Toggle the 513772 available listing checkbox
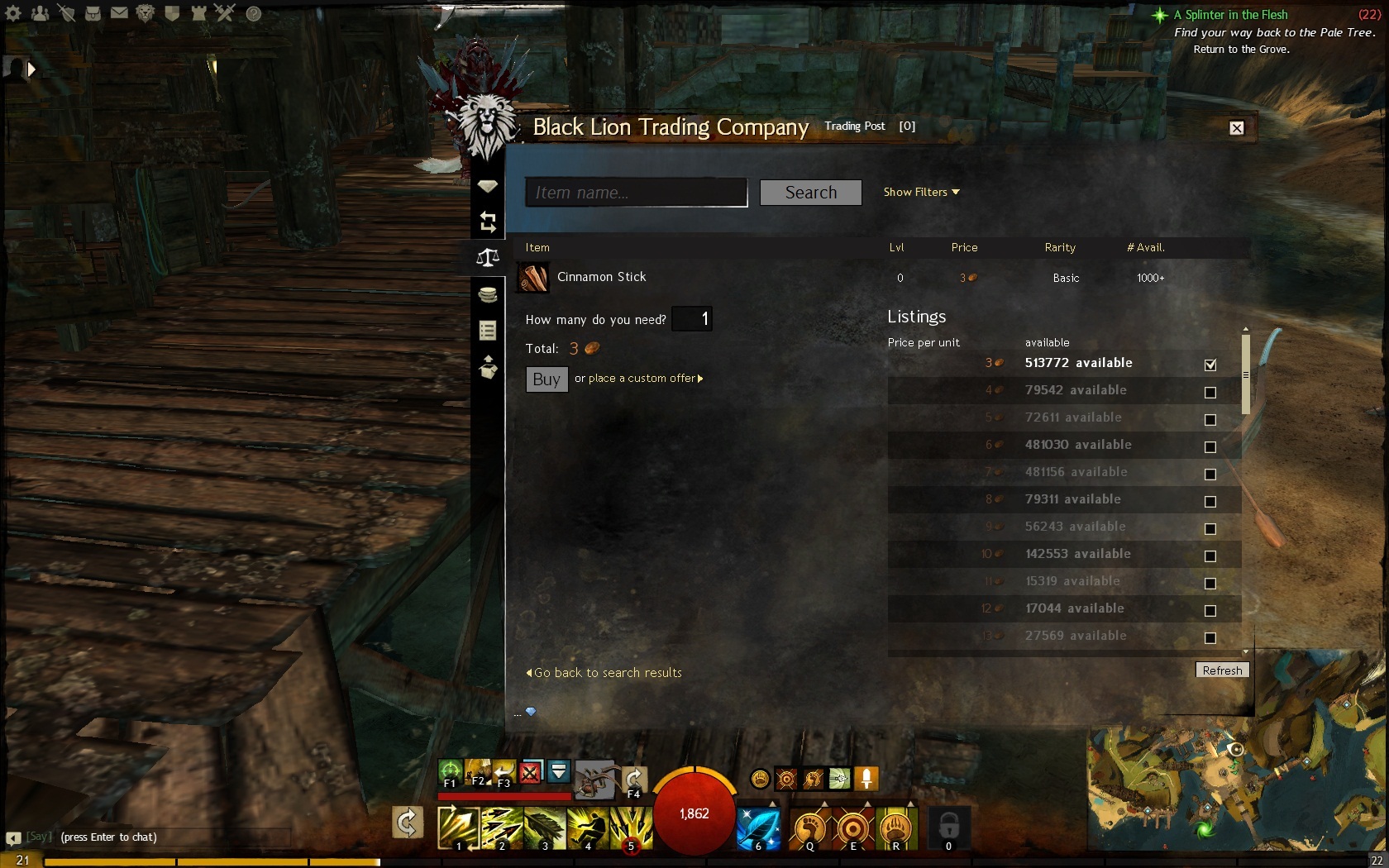This screenshot has width=1389, height=868. [1210, 365]
